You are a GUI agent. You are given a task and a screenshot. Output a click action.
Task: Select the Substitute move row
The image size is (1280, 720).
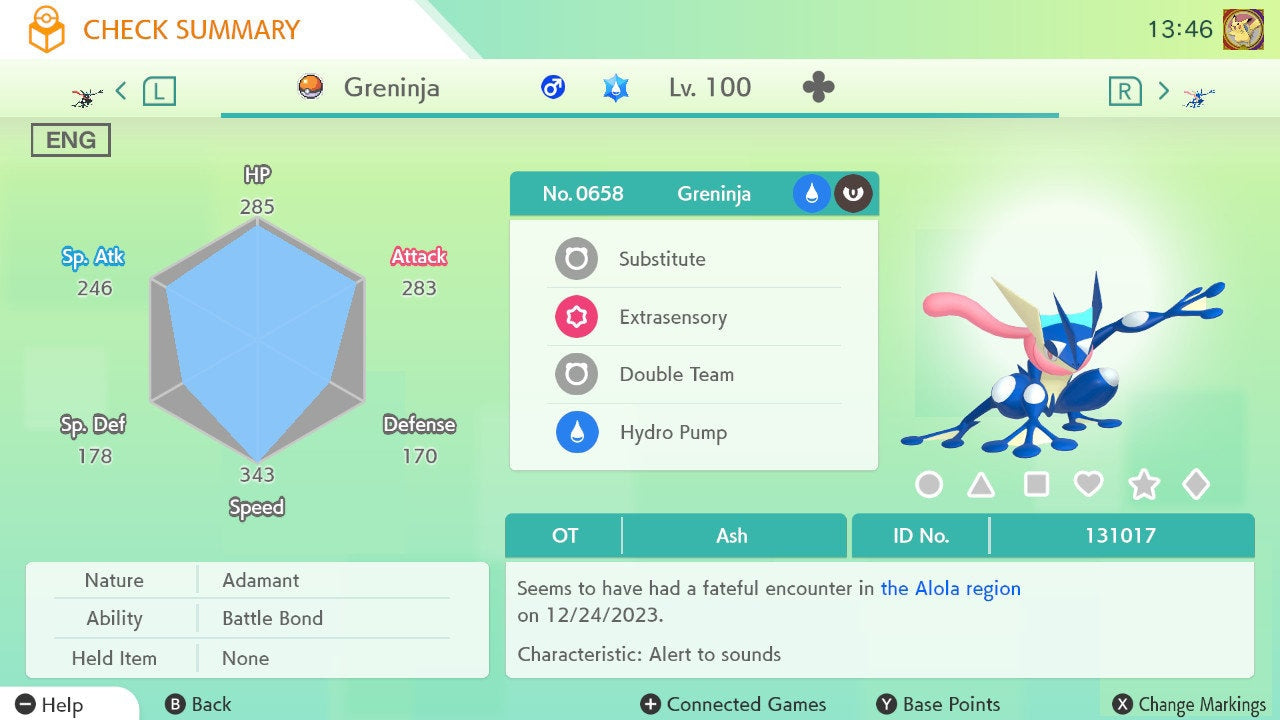tap(692, 259)
